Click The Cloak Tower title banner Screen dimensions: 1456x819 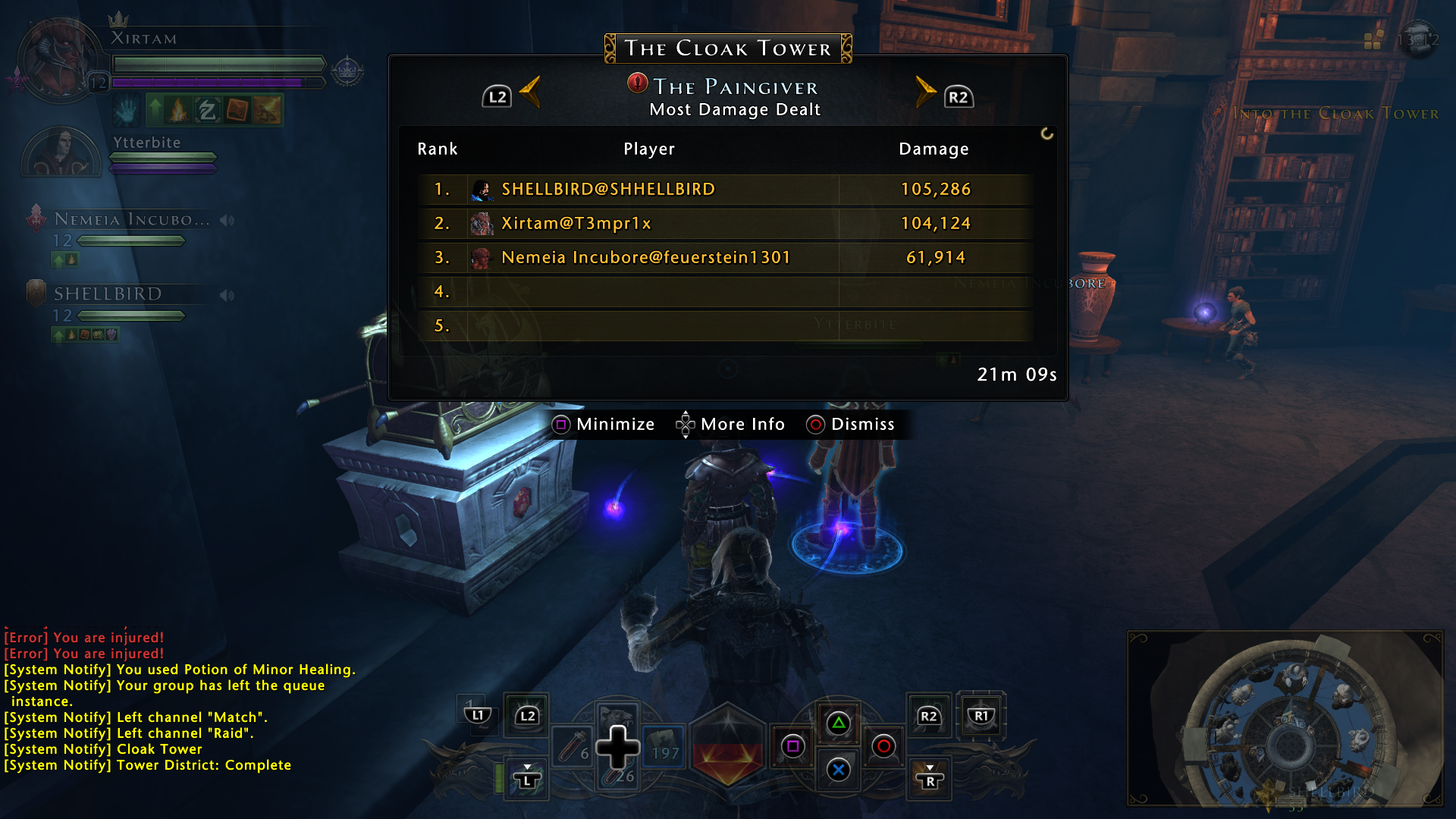tap(727, 48)
